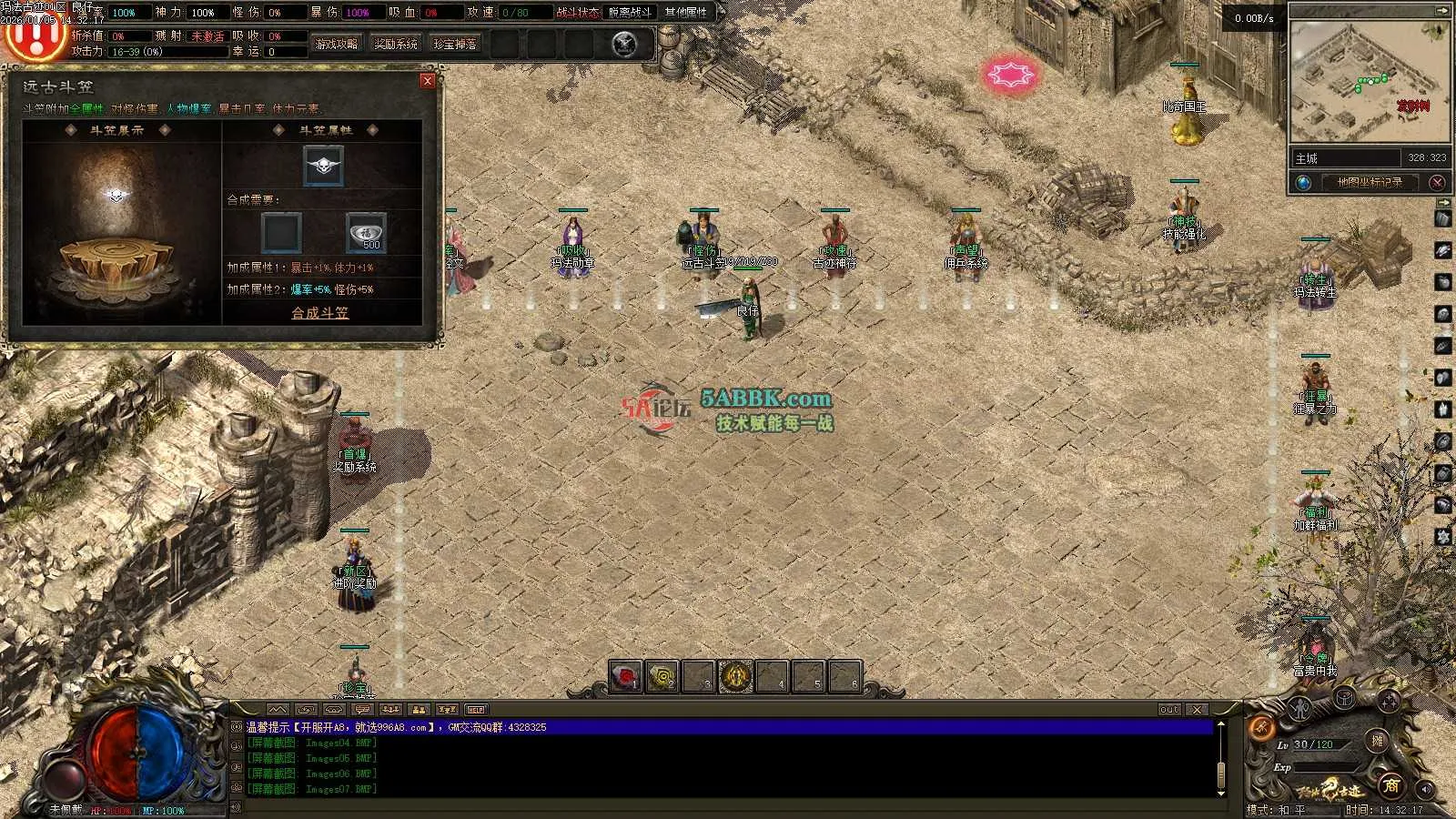This screenshot has width=1456, height=819.
Task: Show 其他属性 other attributes
Action: pyautogui.click(x=685, y=13)
